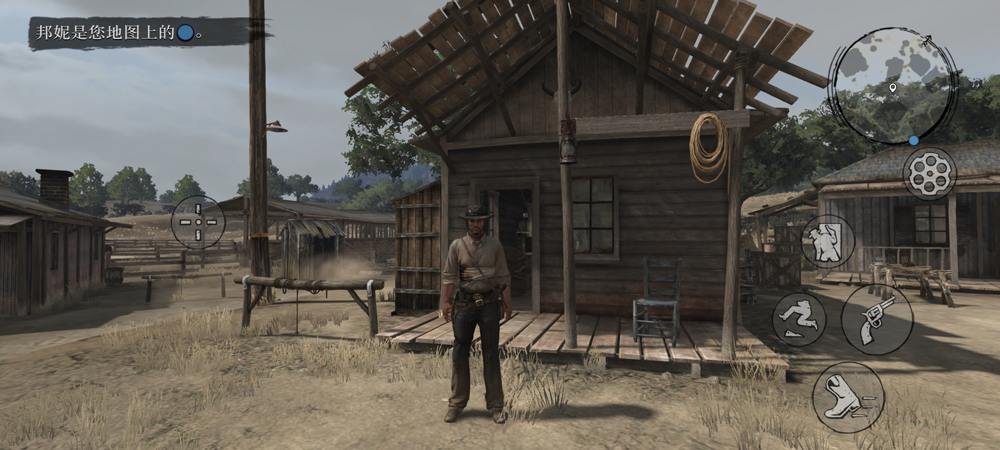
Task: Tap the boot sprint button
Action: pyautogui.click(x=848, y=397)
